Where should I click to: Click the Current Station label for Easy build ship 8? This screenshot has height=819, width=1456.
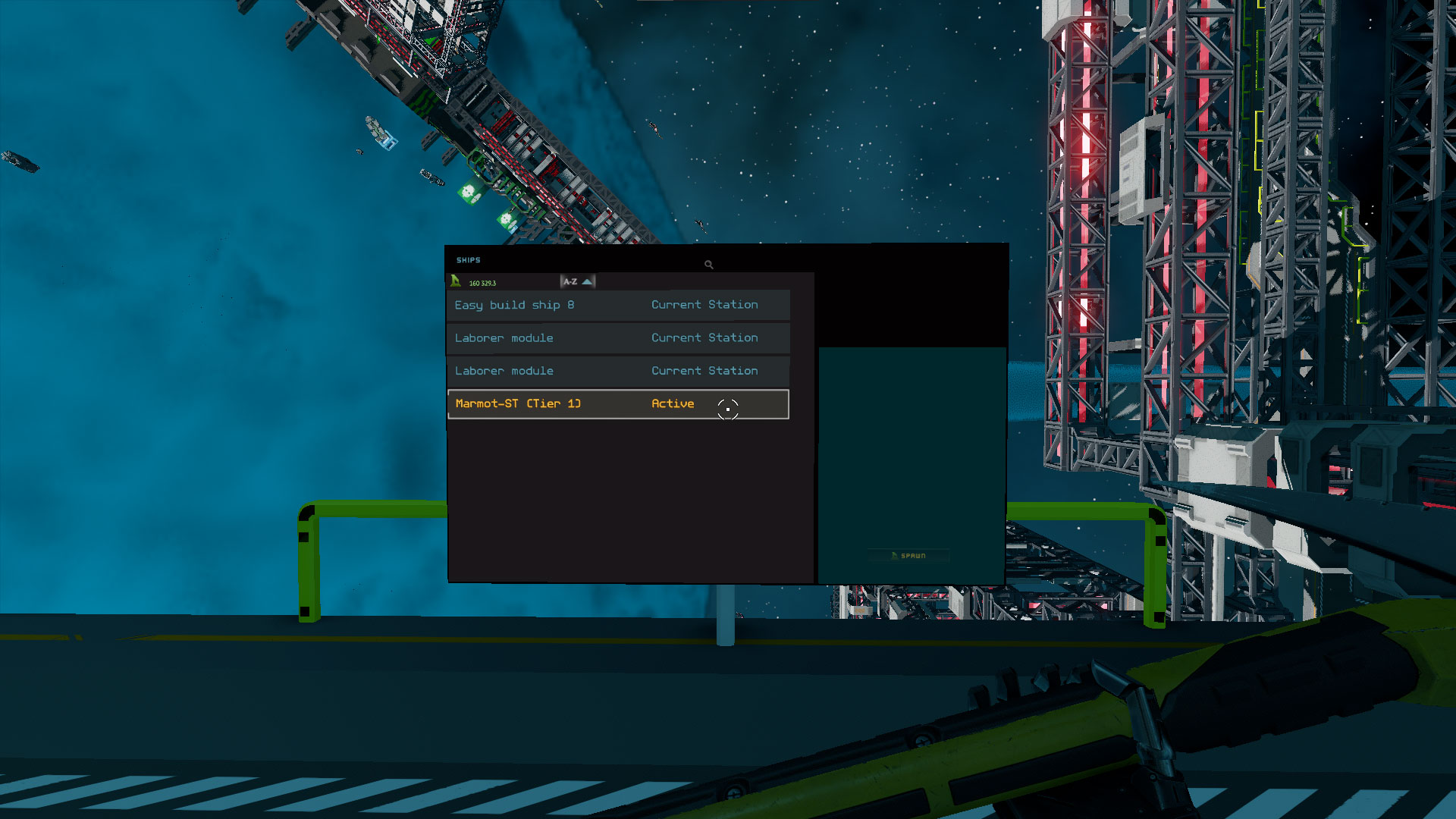(x=704, y=305)
